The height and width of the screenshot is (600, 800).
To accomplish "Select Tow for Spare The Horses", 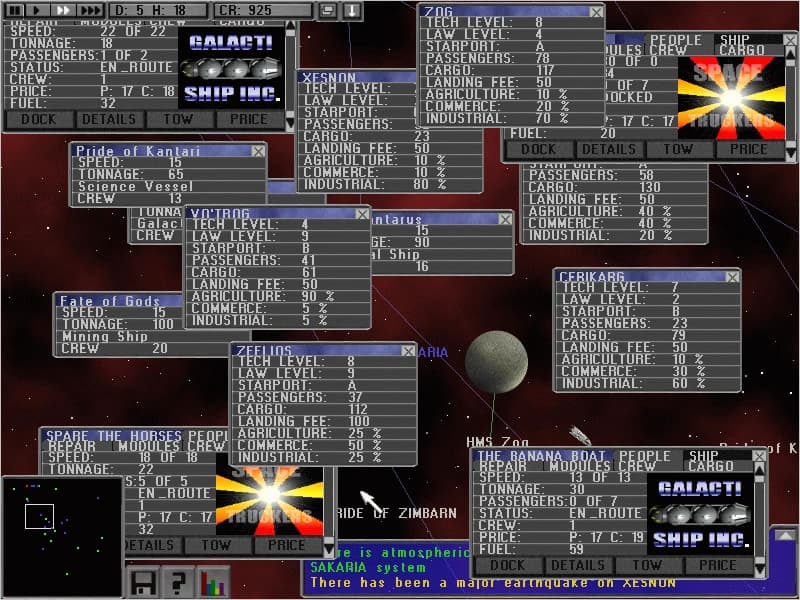I will [215, 546].
